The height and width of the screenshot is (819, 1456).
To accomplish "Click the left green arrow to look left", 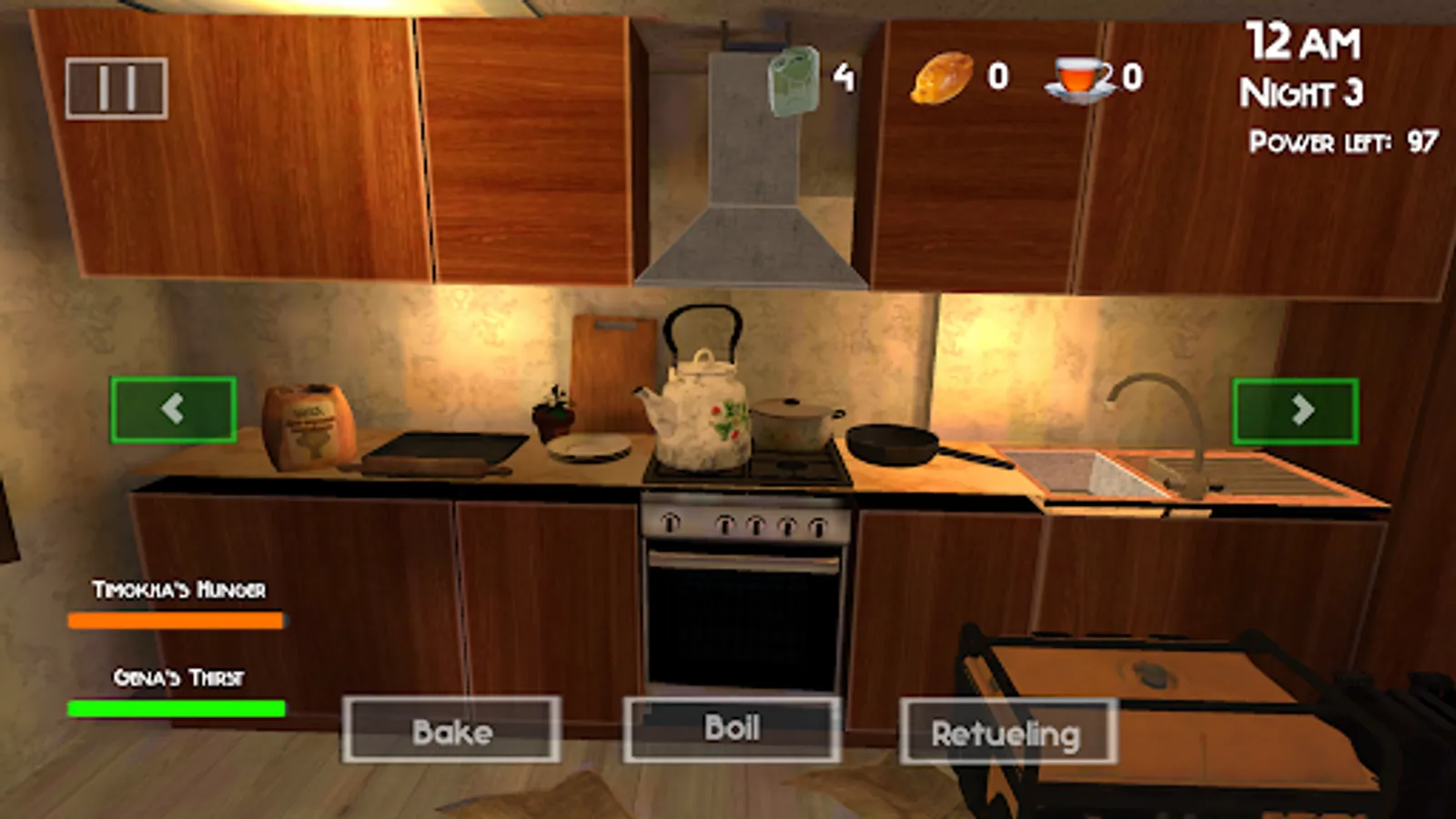I will 173,409.
